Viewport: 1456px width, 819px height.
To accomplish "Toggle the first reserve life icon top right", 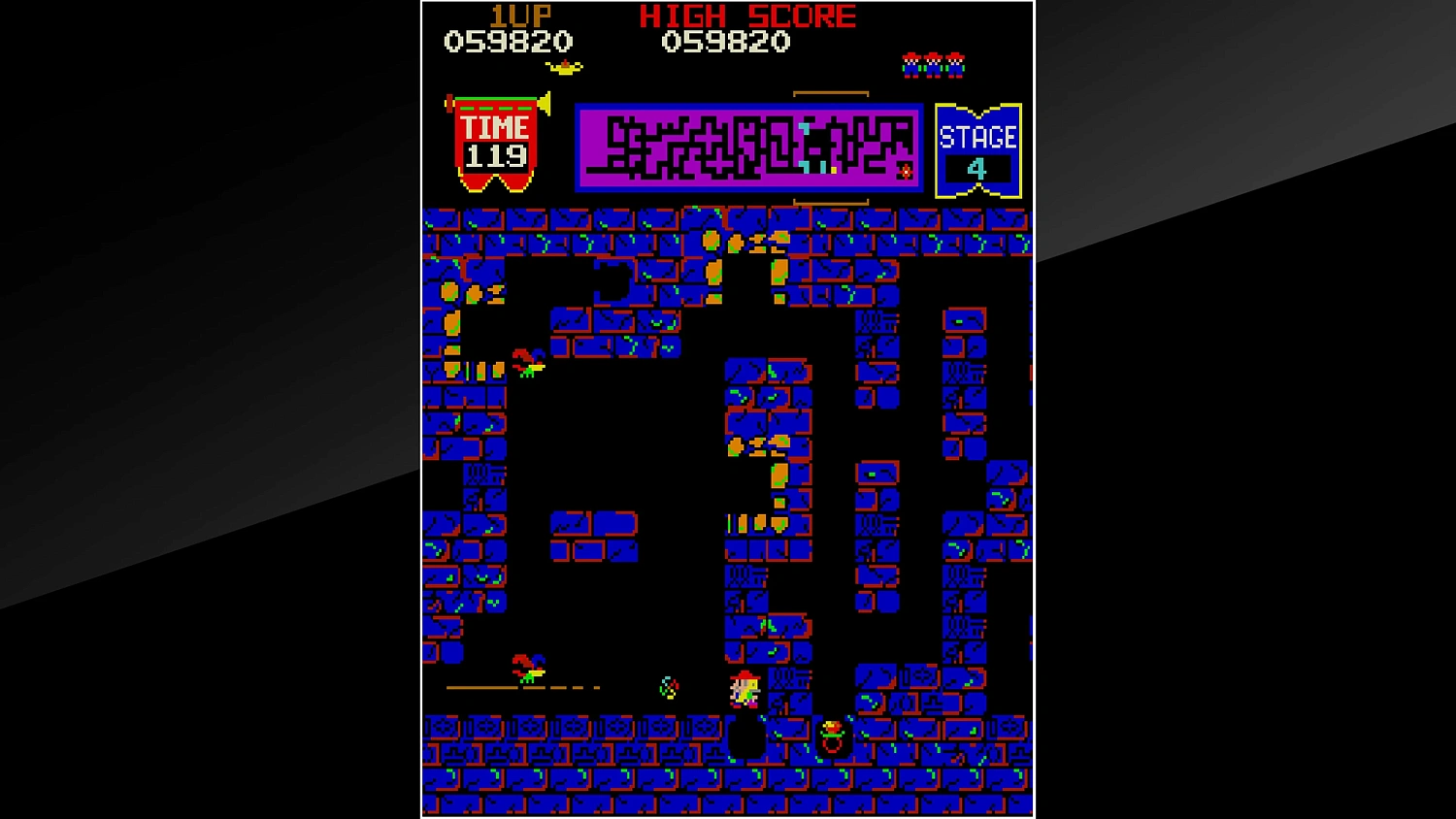I will point(912,63).
